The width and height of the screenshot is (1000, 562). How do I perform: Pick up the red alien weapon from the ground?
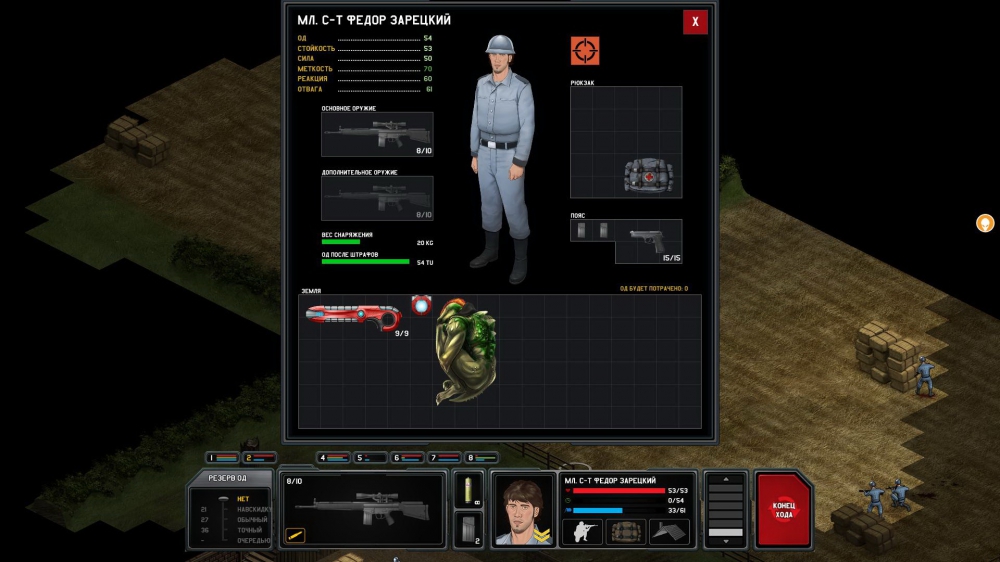tap(353, 316)
